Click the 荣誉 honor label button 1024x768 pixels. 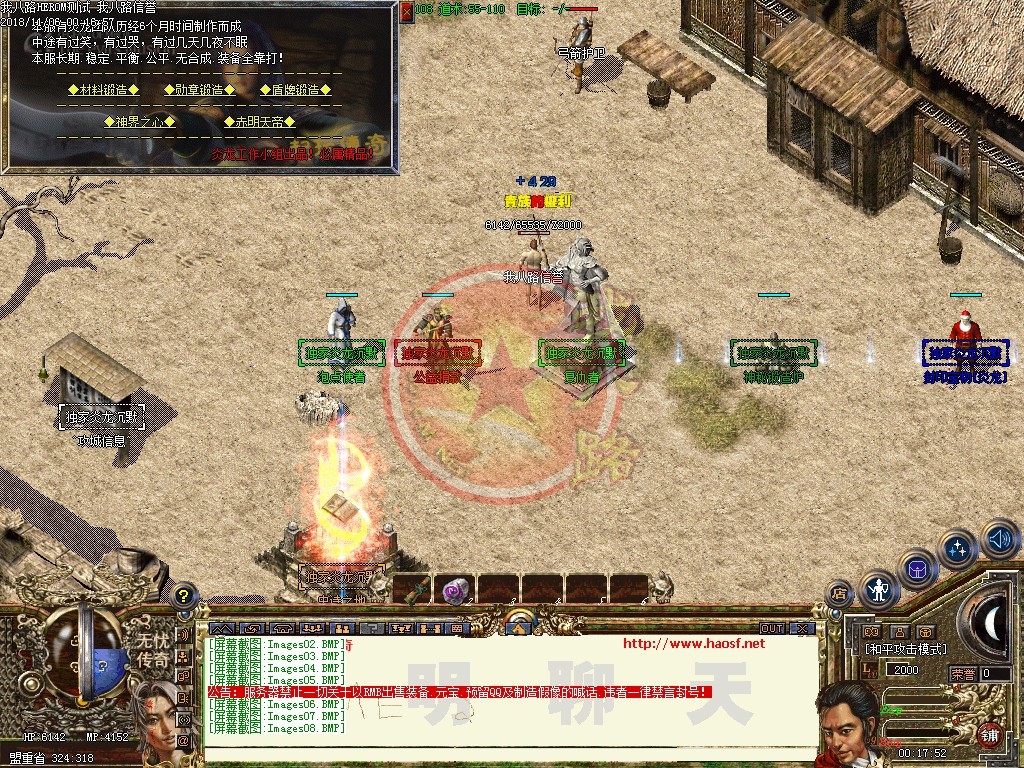click(963, 673)
